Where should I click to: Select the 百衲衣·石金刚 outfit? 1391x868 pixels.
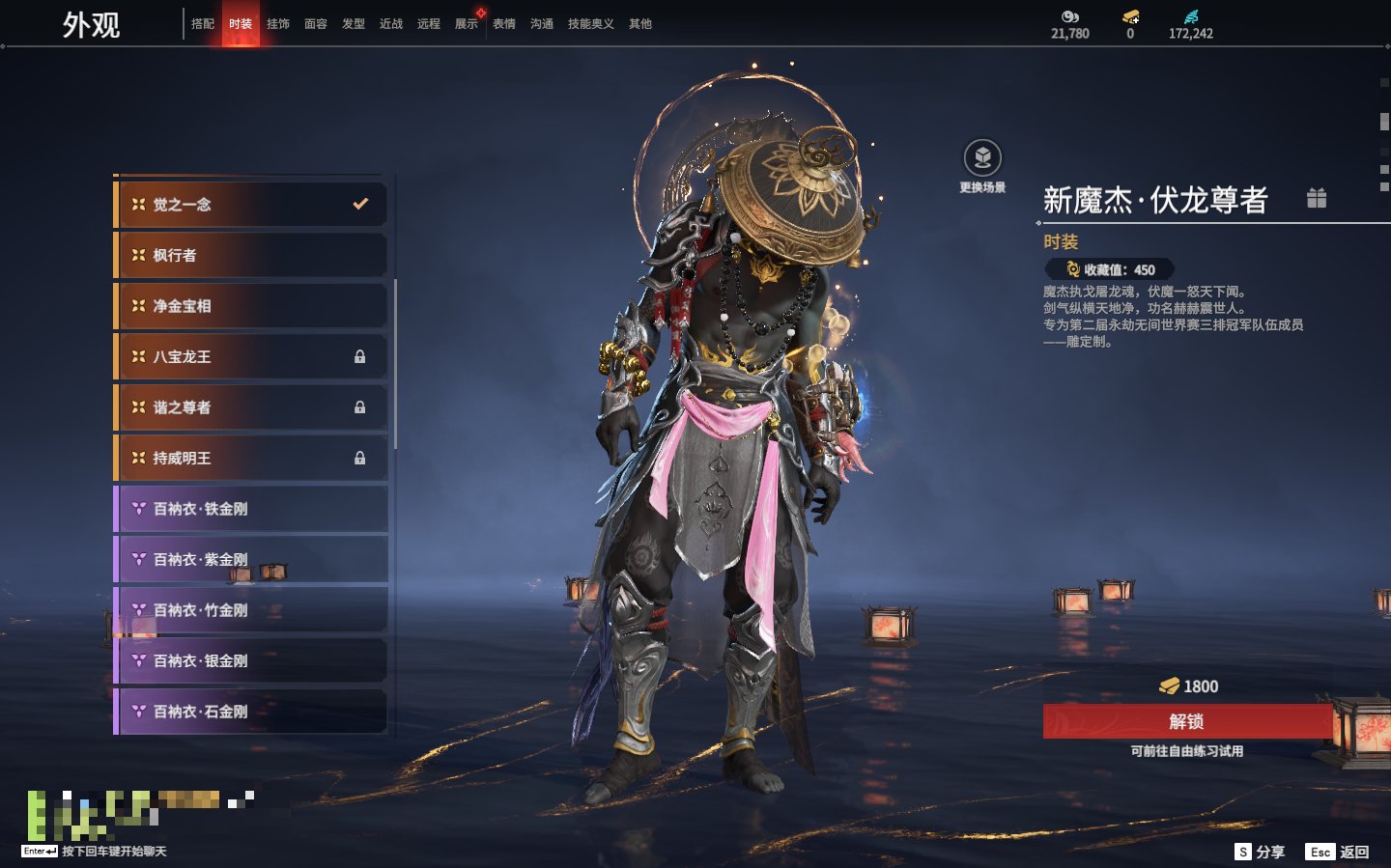click(251, 712)
